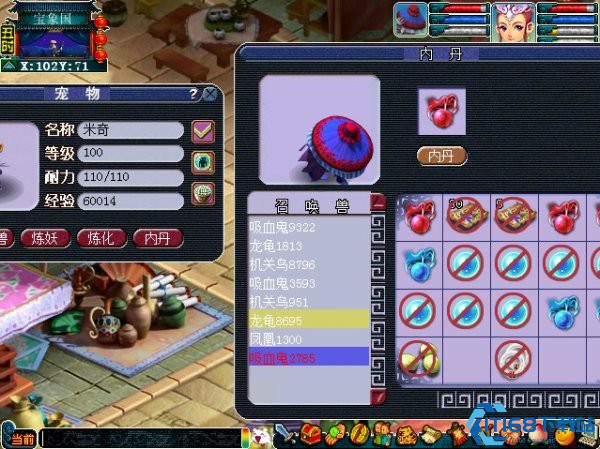Click the pink checkmark button beside the name

(x=203, y=130)
